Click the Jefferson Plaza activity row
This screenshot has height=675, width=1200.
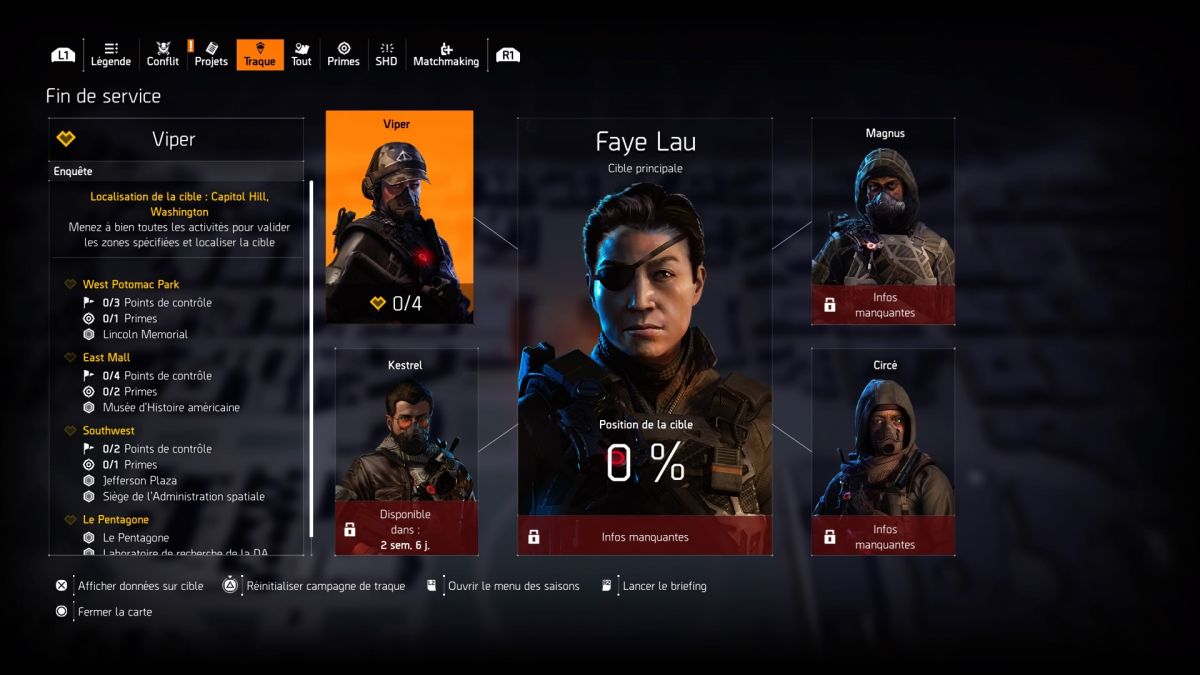141,481
